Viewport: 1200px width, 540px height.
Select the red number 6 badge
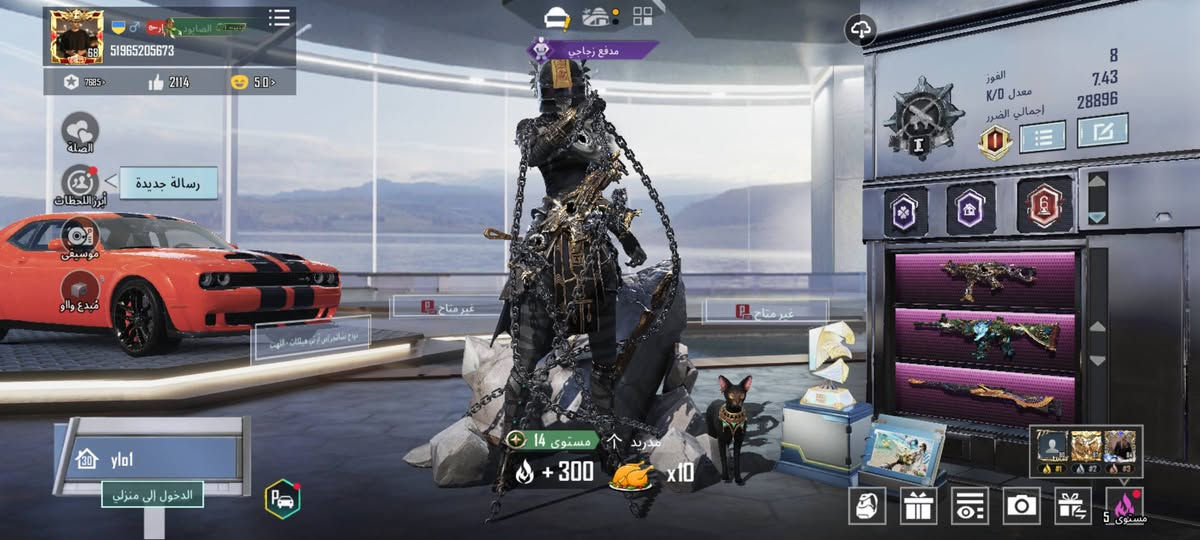1044,205
